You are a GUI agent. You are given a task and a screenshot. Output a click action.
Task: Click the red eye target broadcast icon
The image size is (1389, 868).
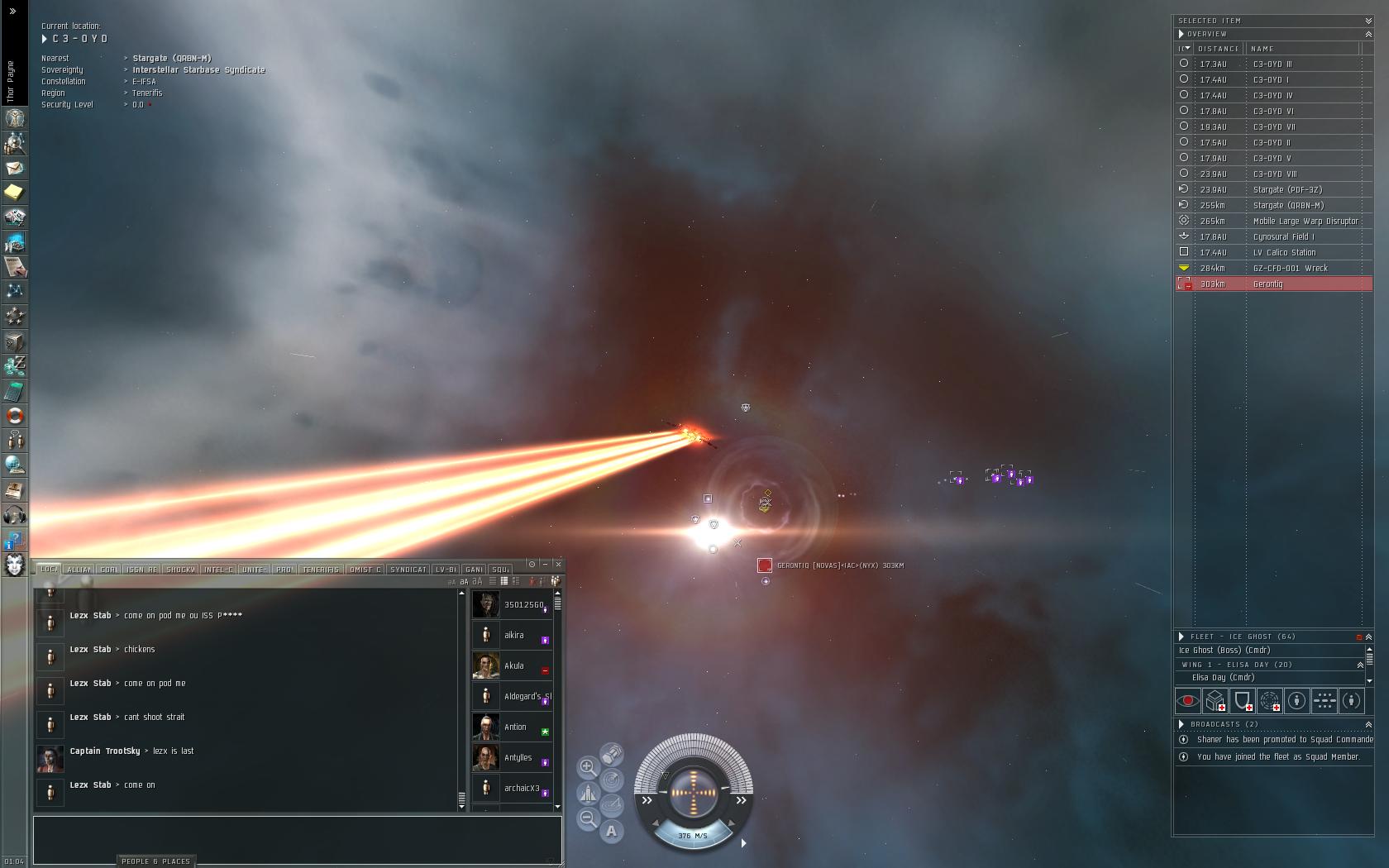(1188, 701)
